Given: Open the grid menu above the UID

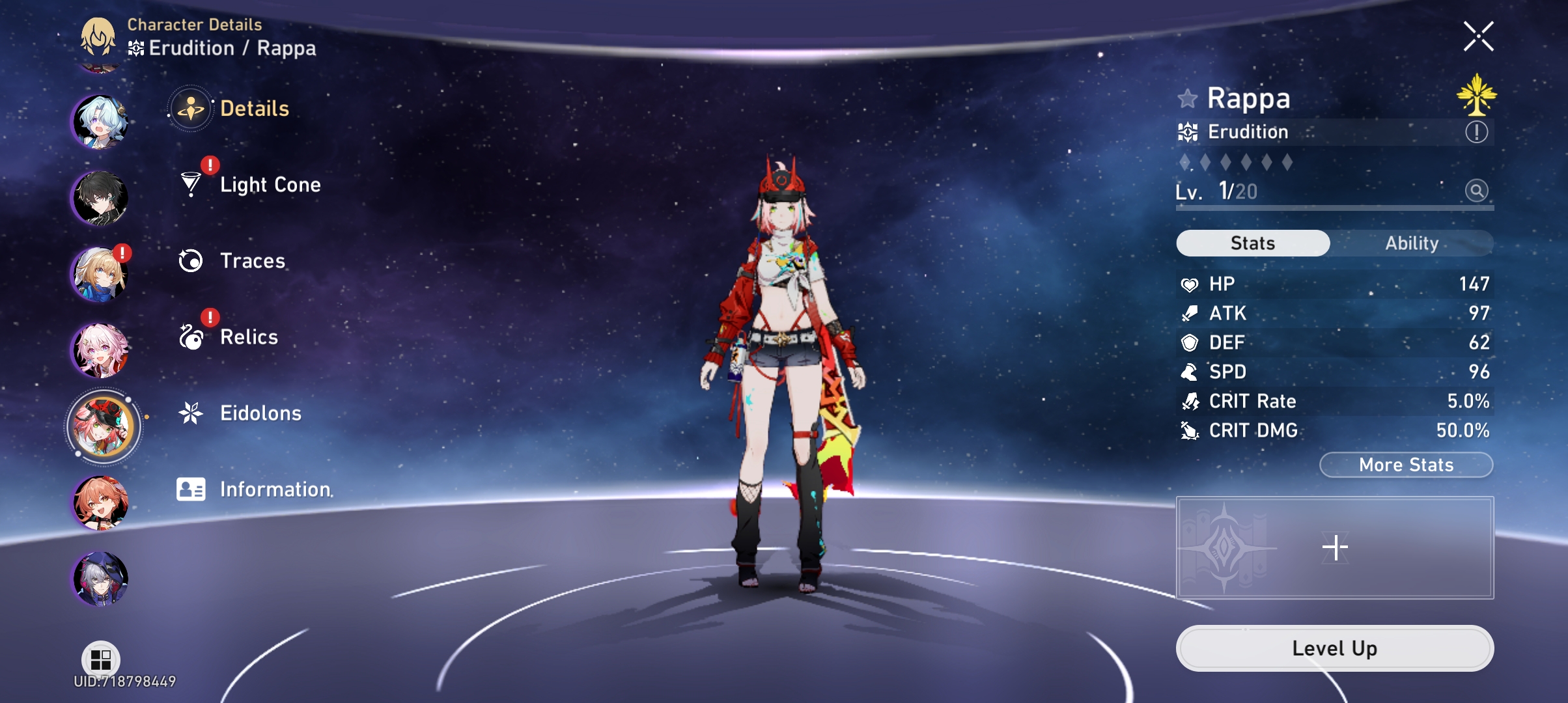Looking at the screenshot, I should [x=101, y=659].
